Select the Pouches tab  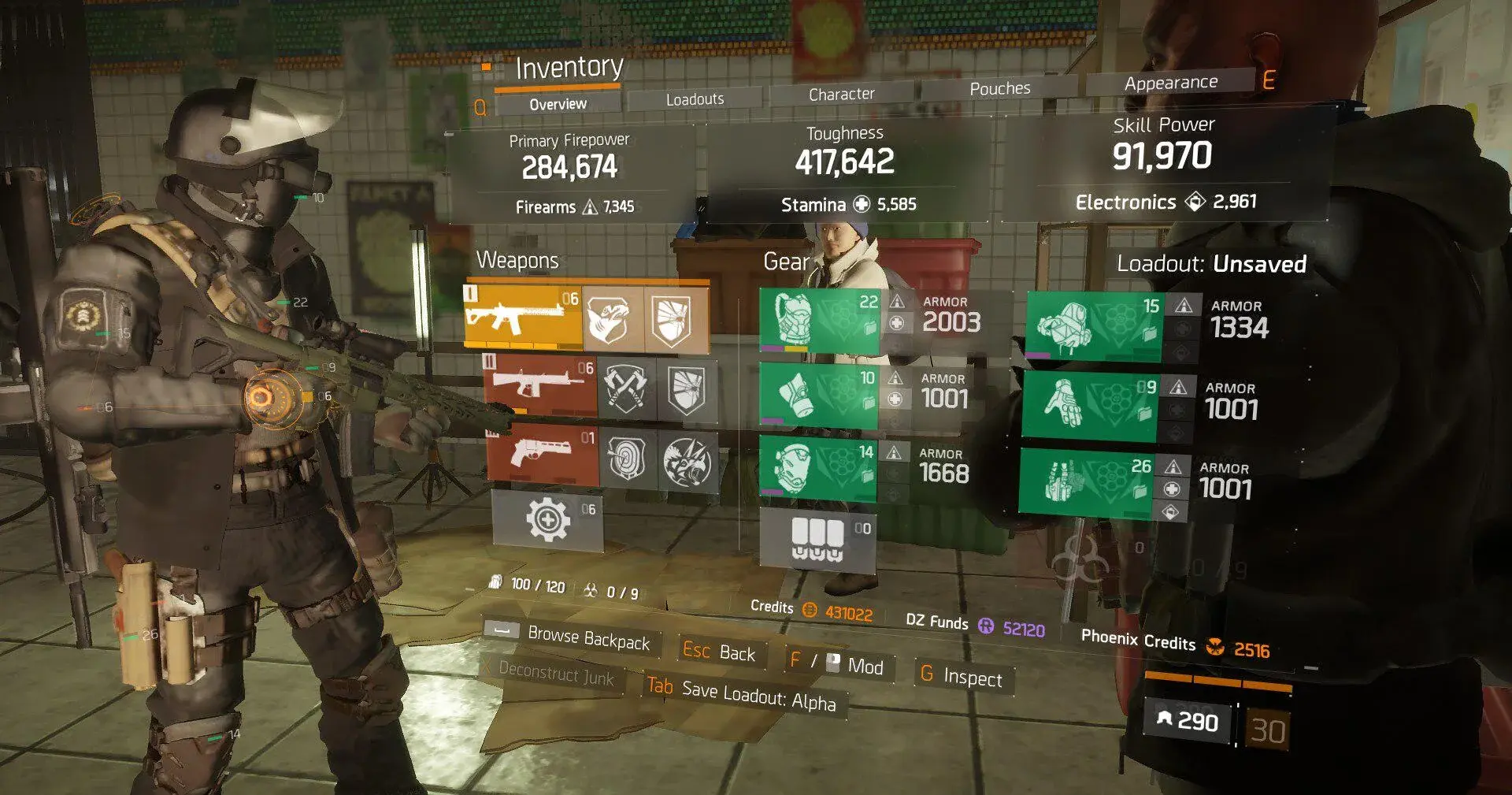[x=999, y=89]
